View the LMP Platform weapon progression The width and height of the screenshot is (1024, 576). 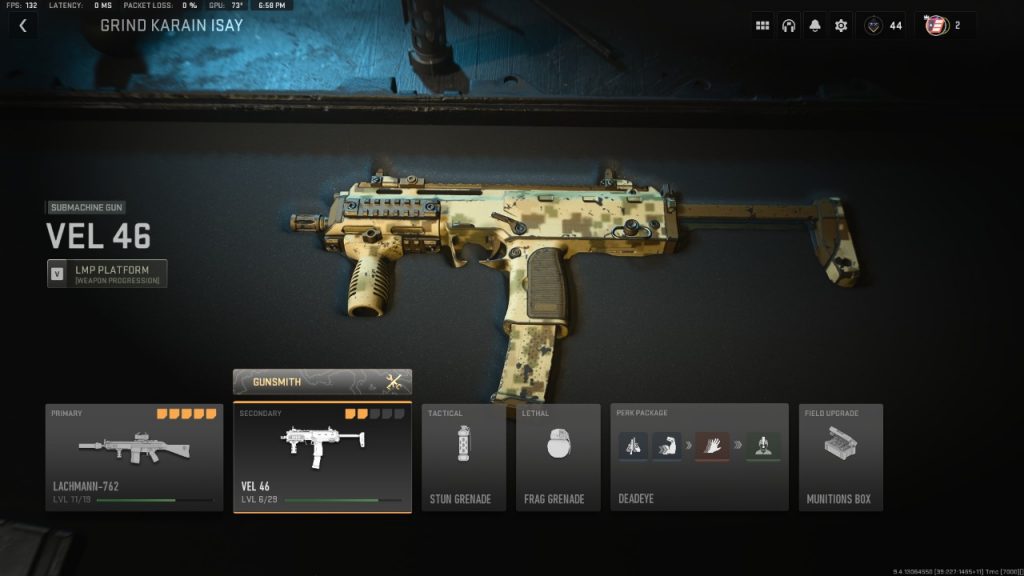pos(107,273)
